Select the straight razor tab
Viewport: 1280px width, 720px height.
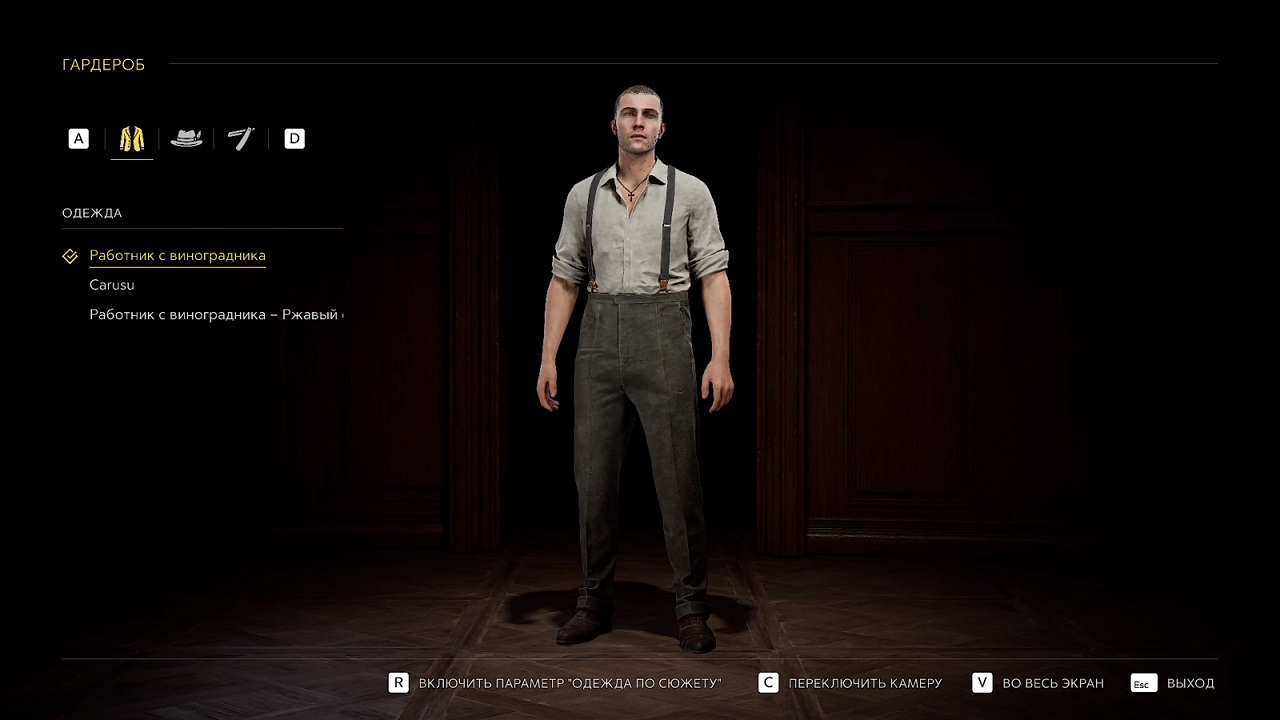(241, 139)
